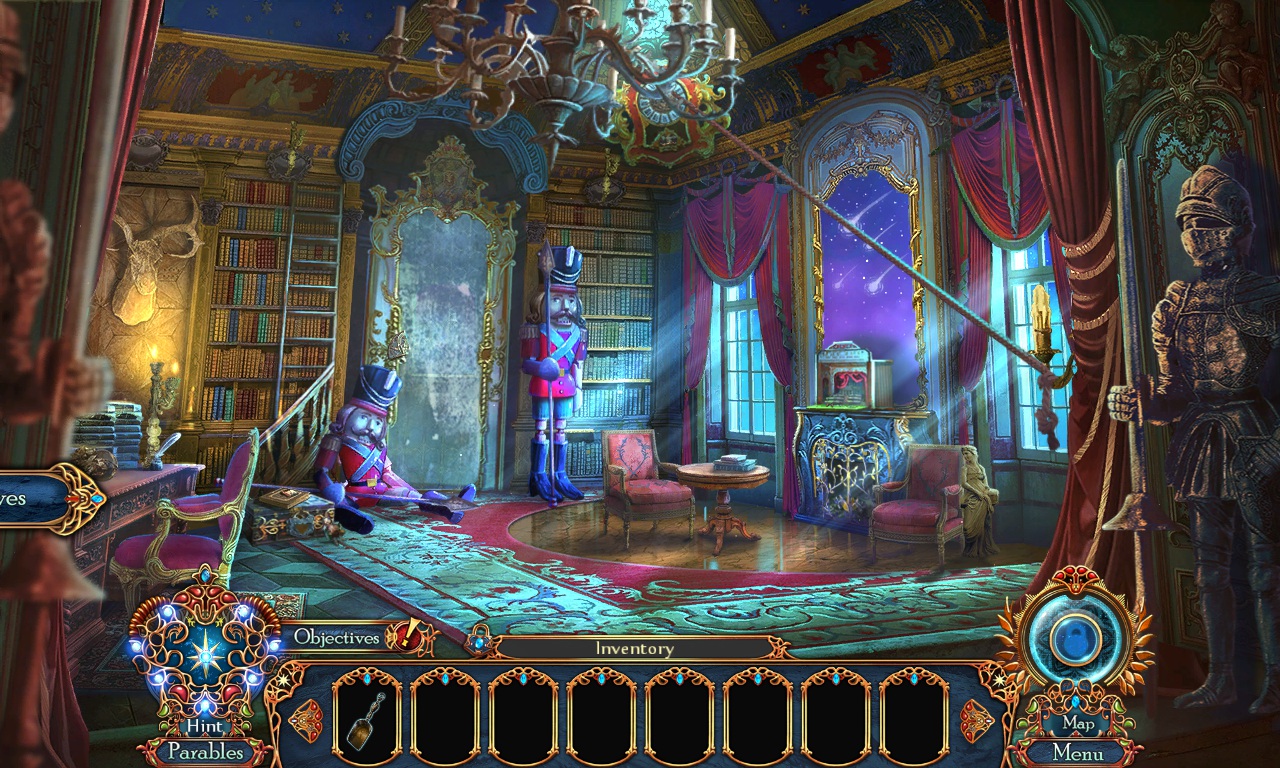Viewport: 1280px width, 768px height.
Task: Click the blue gem atop the first inventory slot
Action: coord(367,677)
